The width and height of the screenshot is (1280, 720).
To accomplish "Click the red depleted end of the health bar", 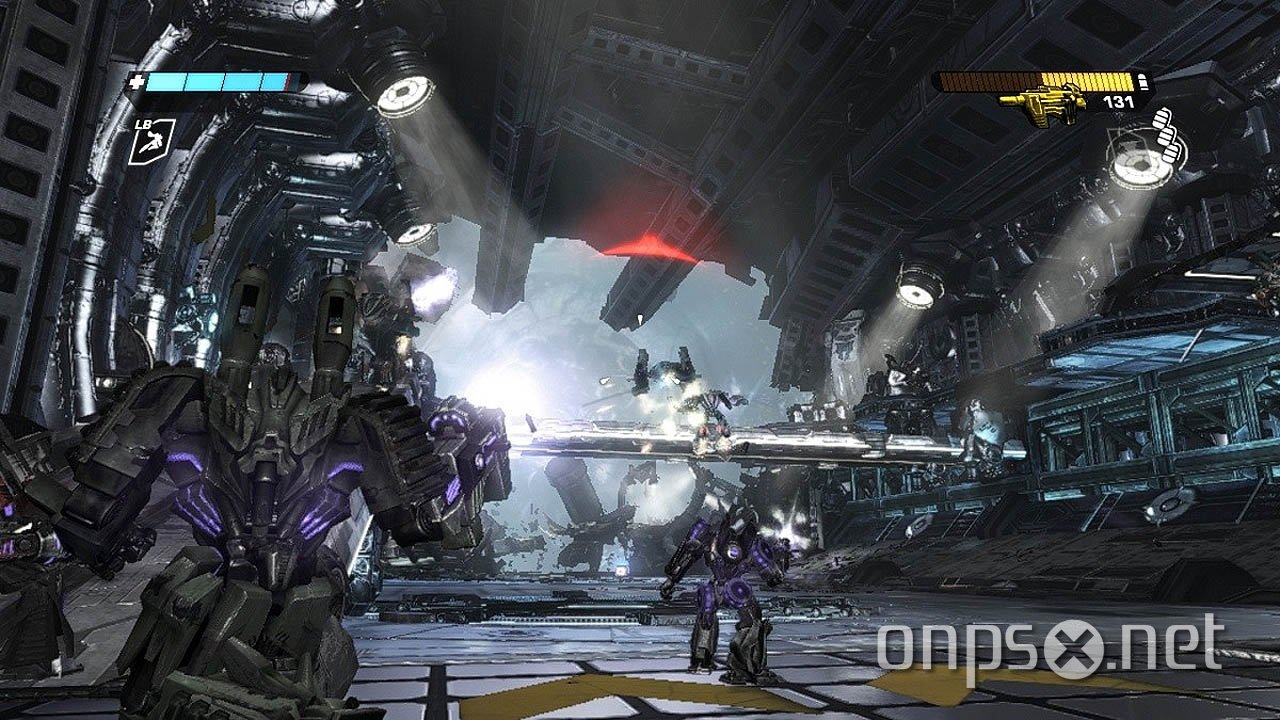I will point(289,81).
